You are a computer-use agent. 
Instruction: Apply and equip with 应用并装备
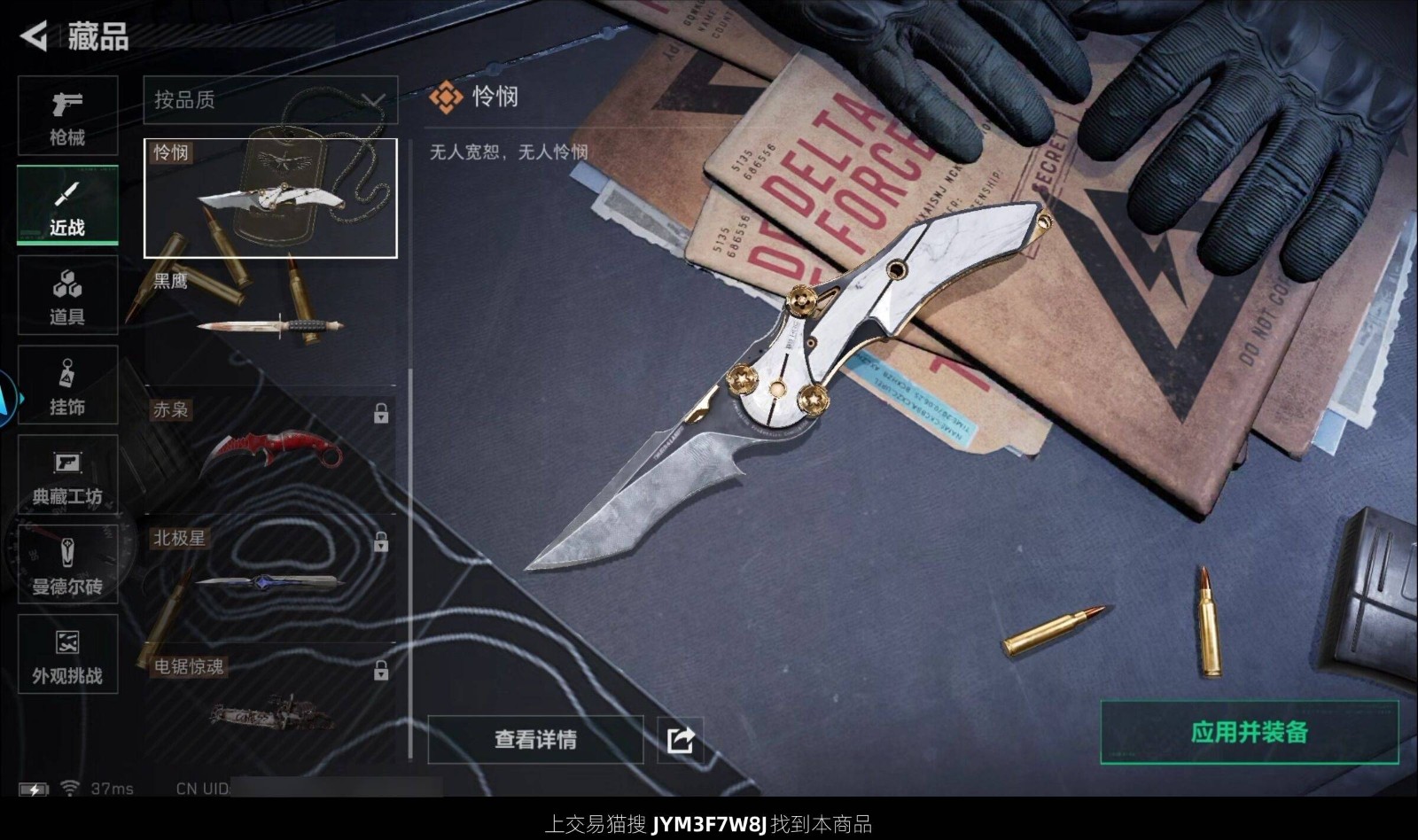[1249, 732]
